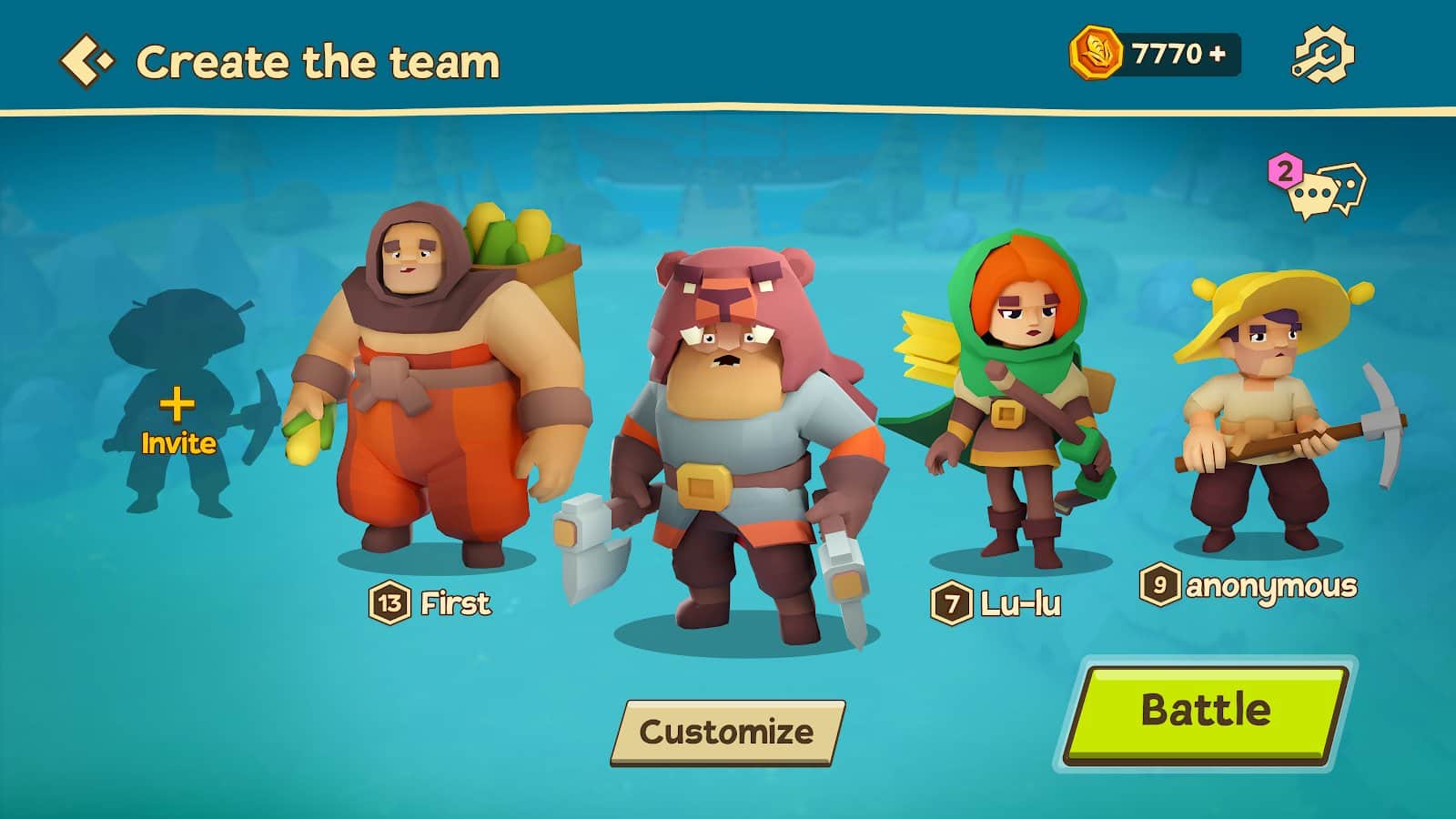The image size is (1456, 819).
Task: Click the pink notification badge showing 2
Action: click(1284, 171)
